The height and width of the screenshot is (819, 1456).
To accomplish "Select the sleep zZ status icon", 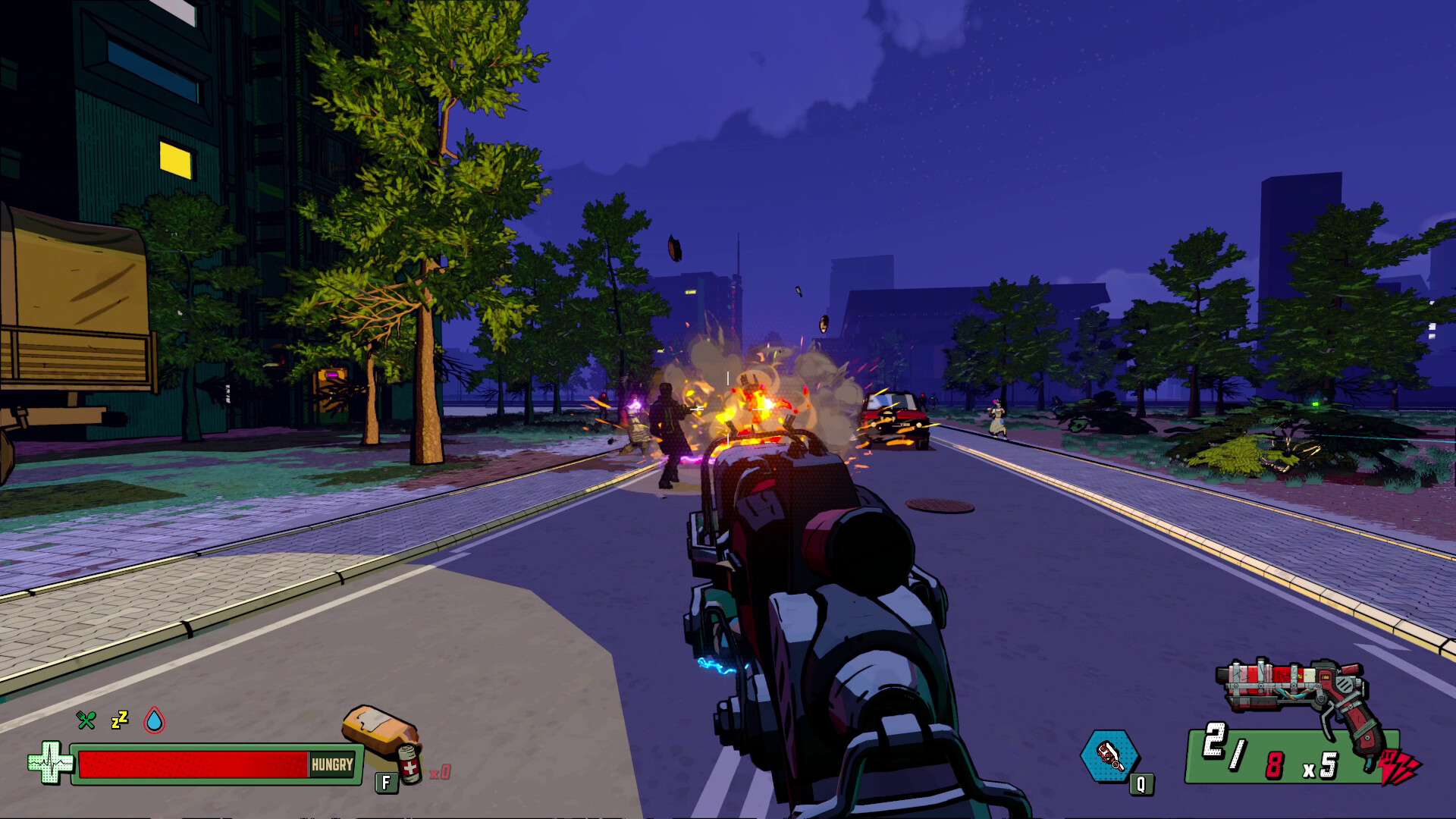I will [120, 720].
